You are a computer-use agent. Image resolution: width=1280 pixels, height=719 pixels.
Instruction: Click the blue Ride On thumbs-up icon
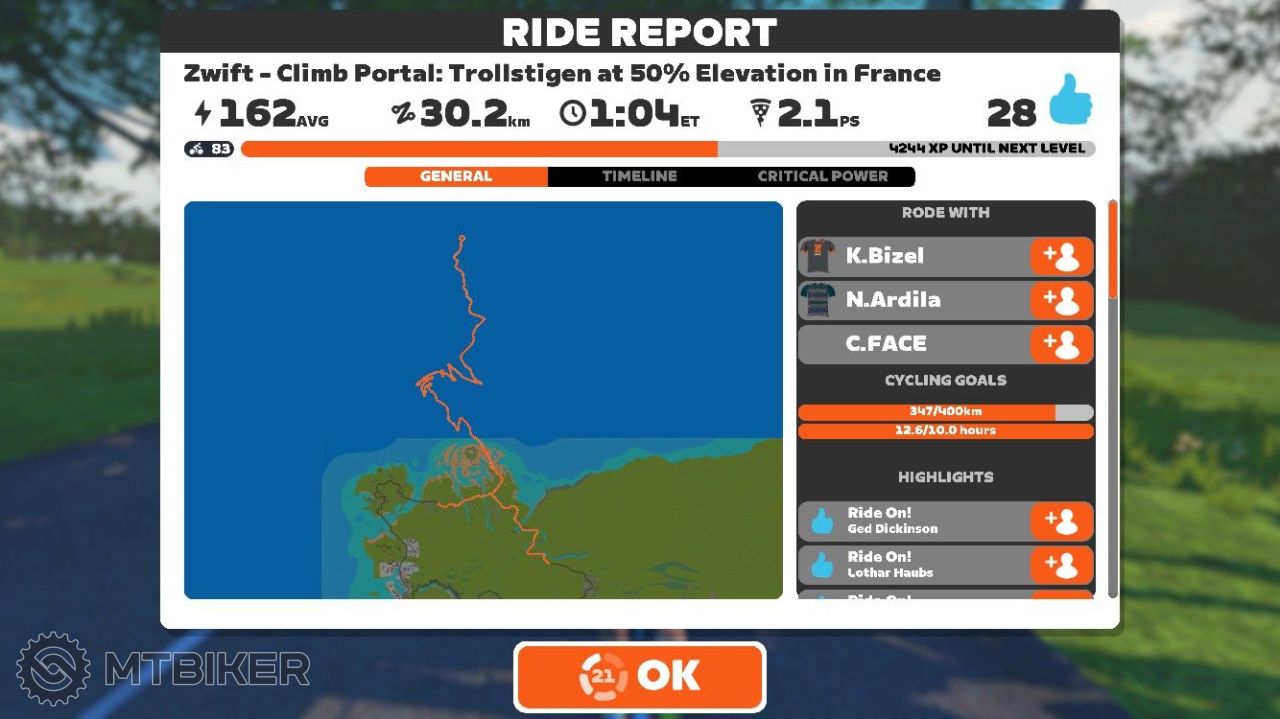(1069, 101)
